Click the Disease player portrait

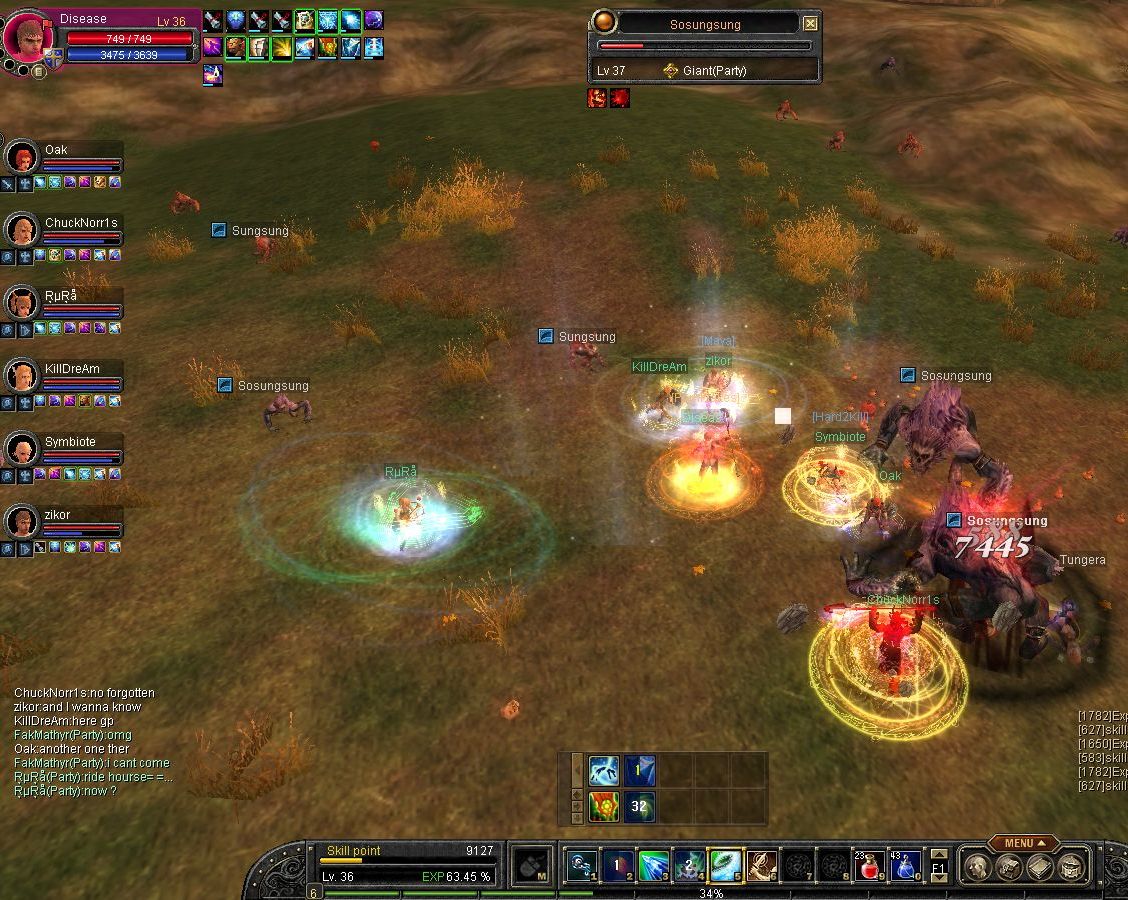pyautogui.click(x=26, y=36)
